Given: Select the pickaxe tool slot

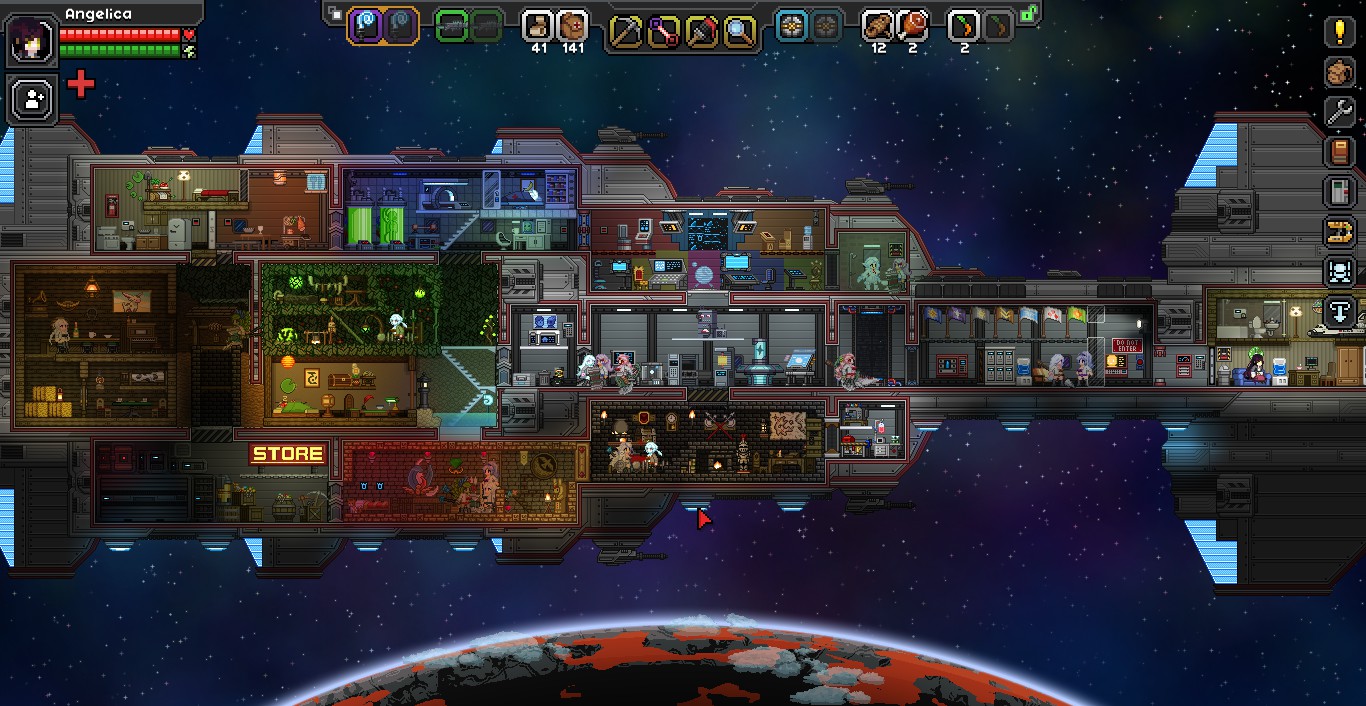Looking at the screenshot, I should 626,32.
